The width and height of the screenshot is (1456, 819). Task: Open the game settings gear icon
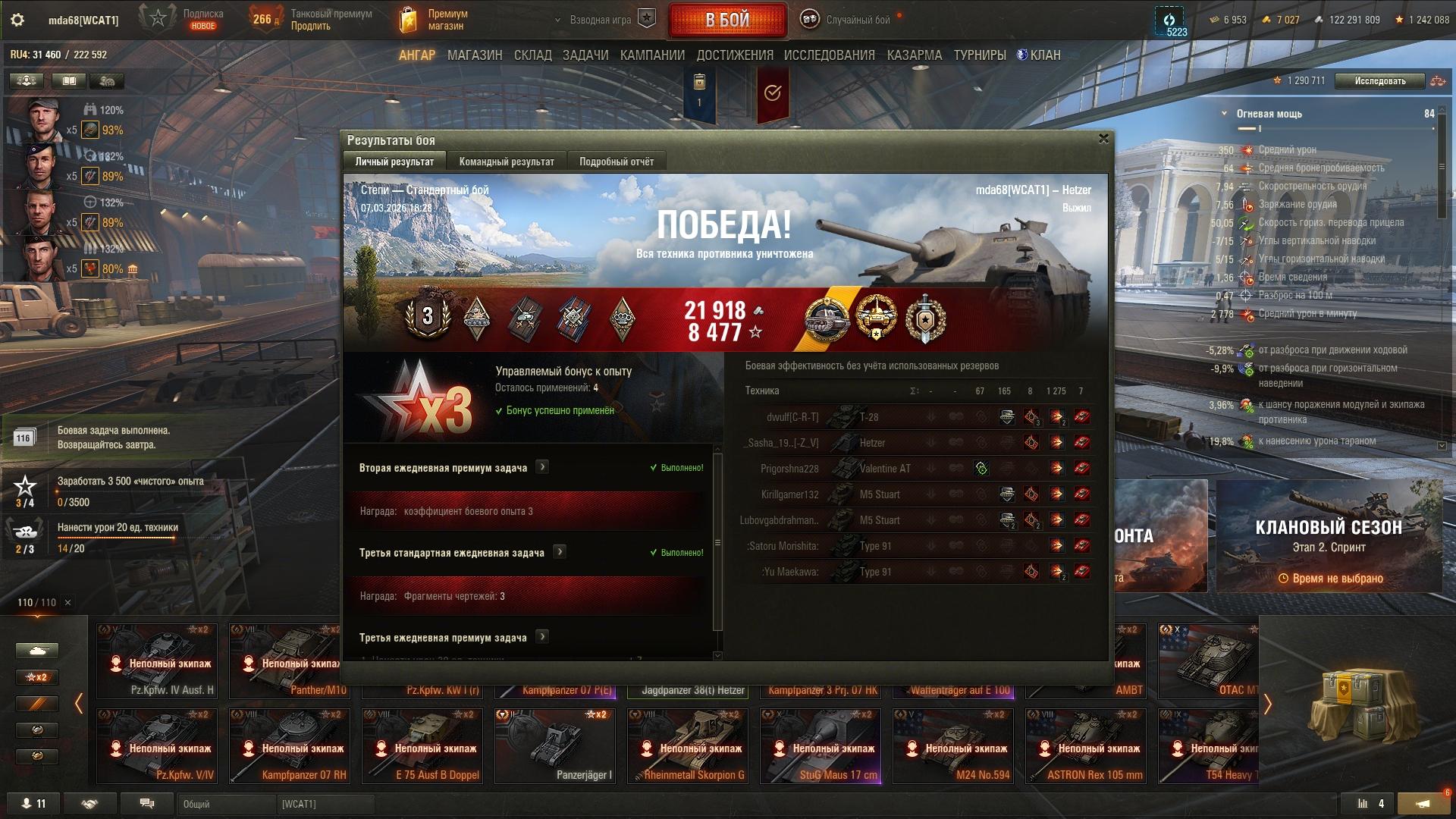pos(17,20)
